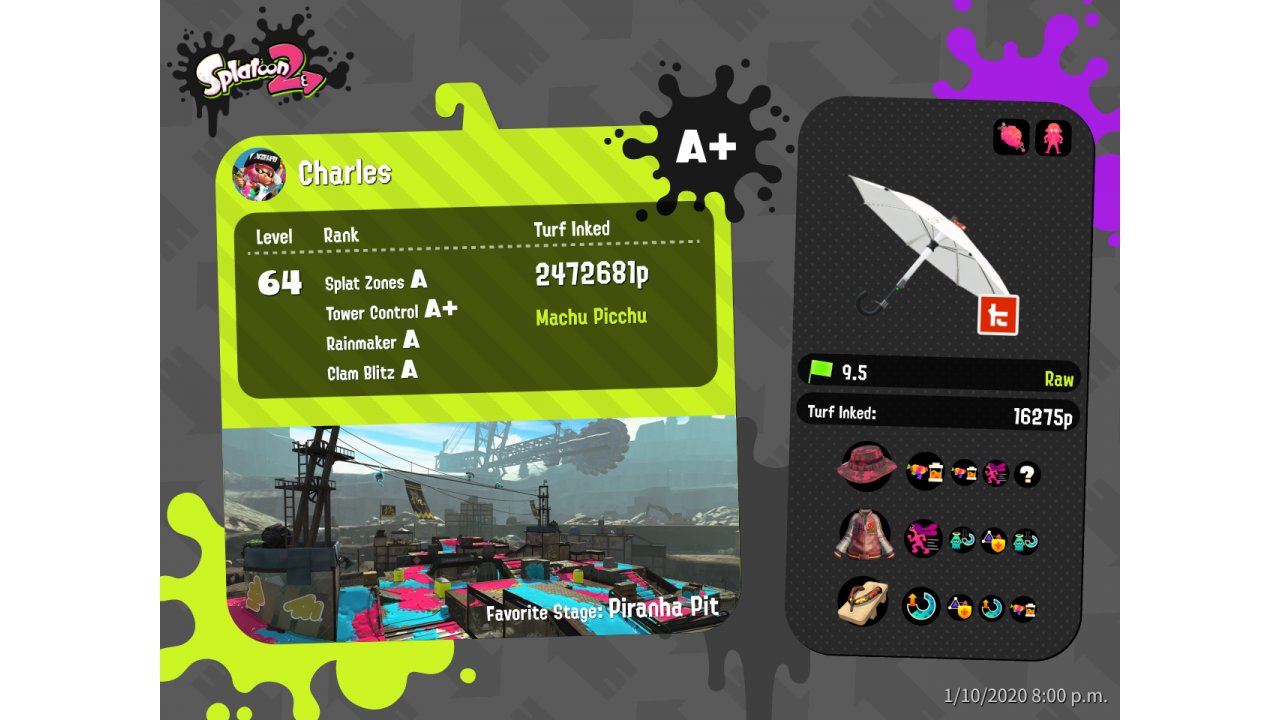Click the A+ rank splat badge

pyautogui.click(x=706, y=148)
